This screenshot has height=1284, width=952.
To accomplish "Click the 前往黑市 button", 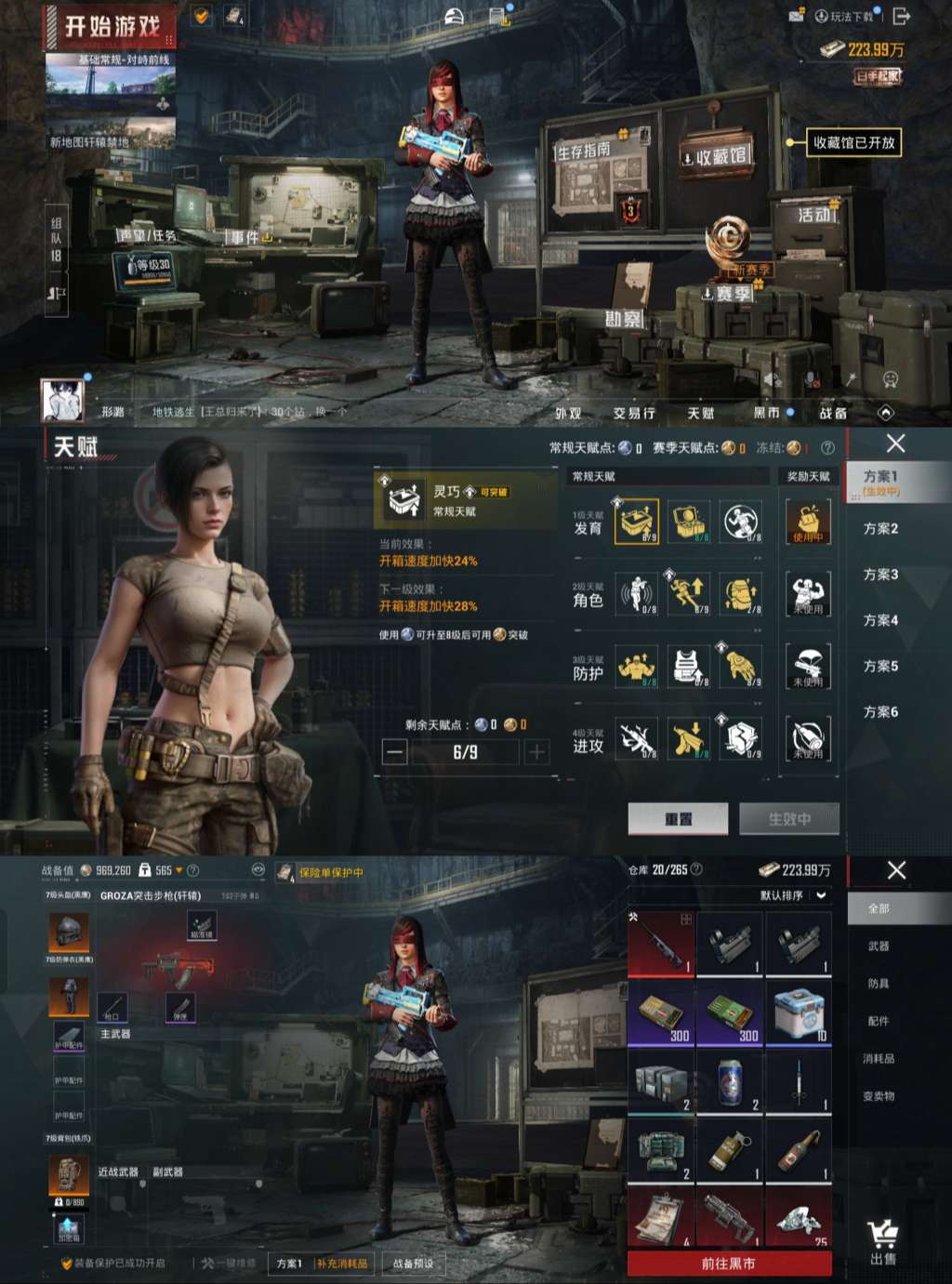I will click(x=729, y=1264).
